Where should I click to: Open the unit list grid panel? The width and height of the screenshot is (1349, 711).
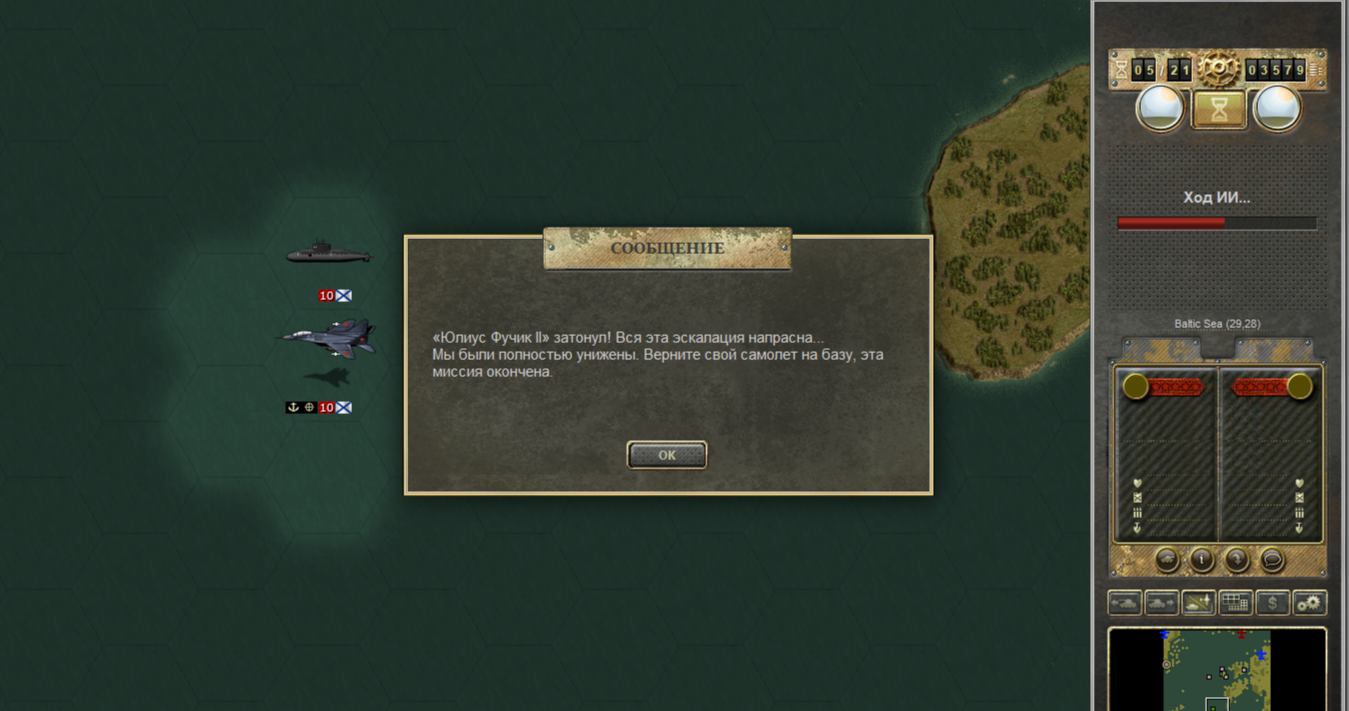tap(1235, 603)
